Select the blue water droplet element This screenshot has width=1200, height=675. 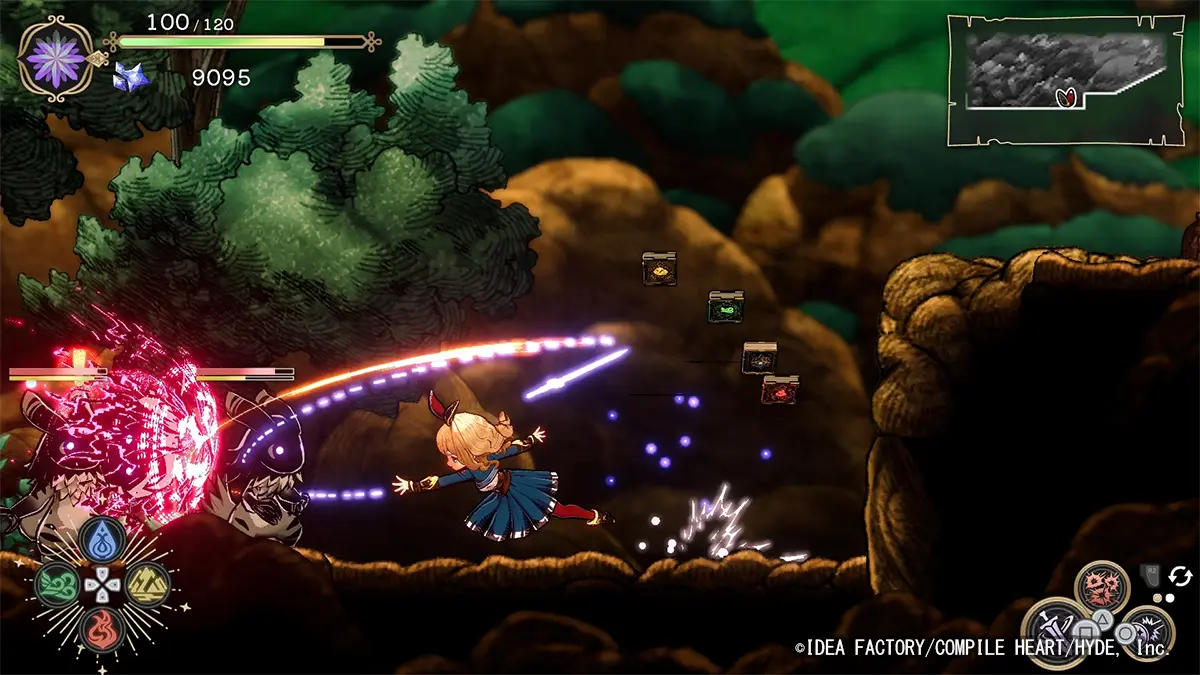click(x=103, y=540)
